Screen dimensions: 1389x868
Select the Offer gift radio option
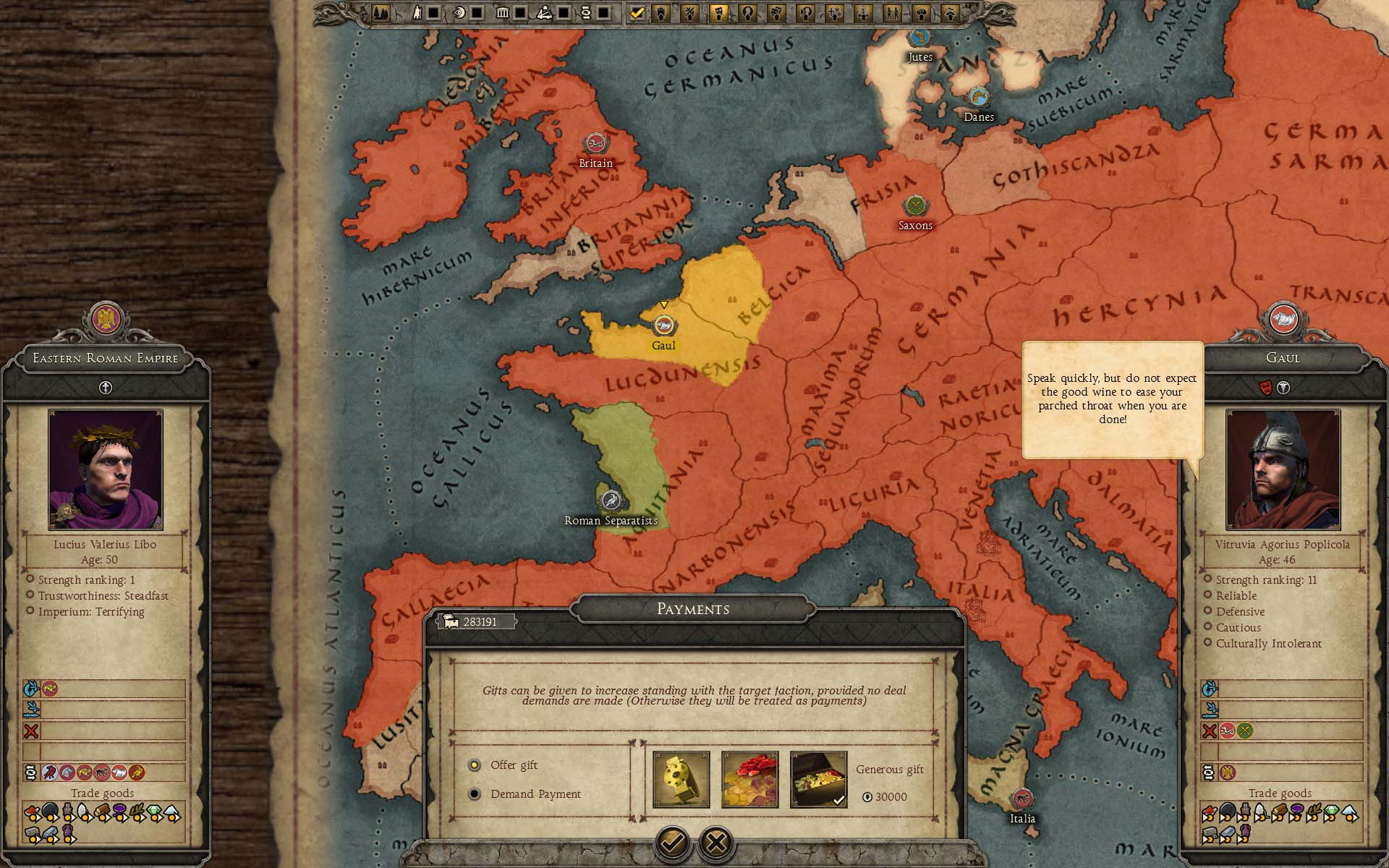click(475, 765)
